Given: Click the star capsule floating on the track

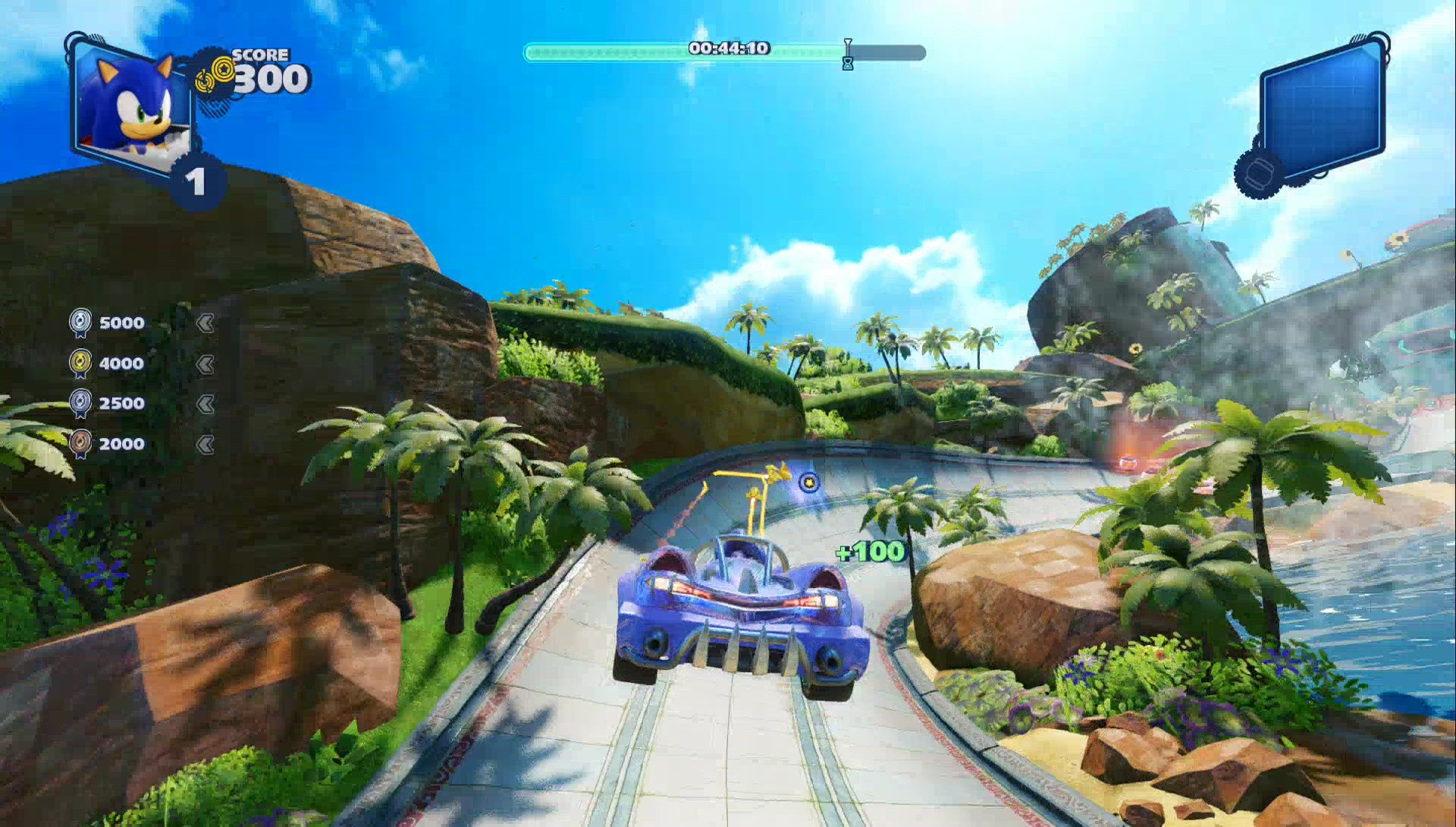Looking at the screenshot, I should coord(811,483).
